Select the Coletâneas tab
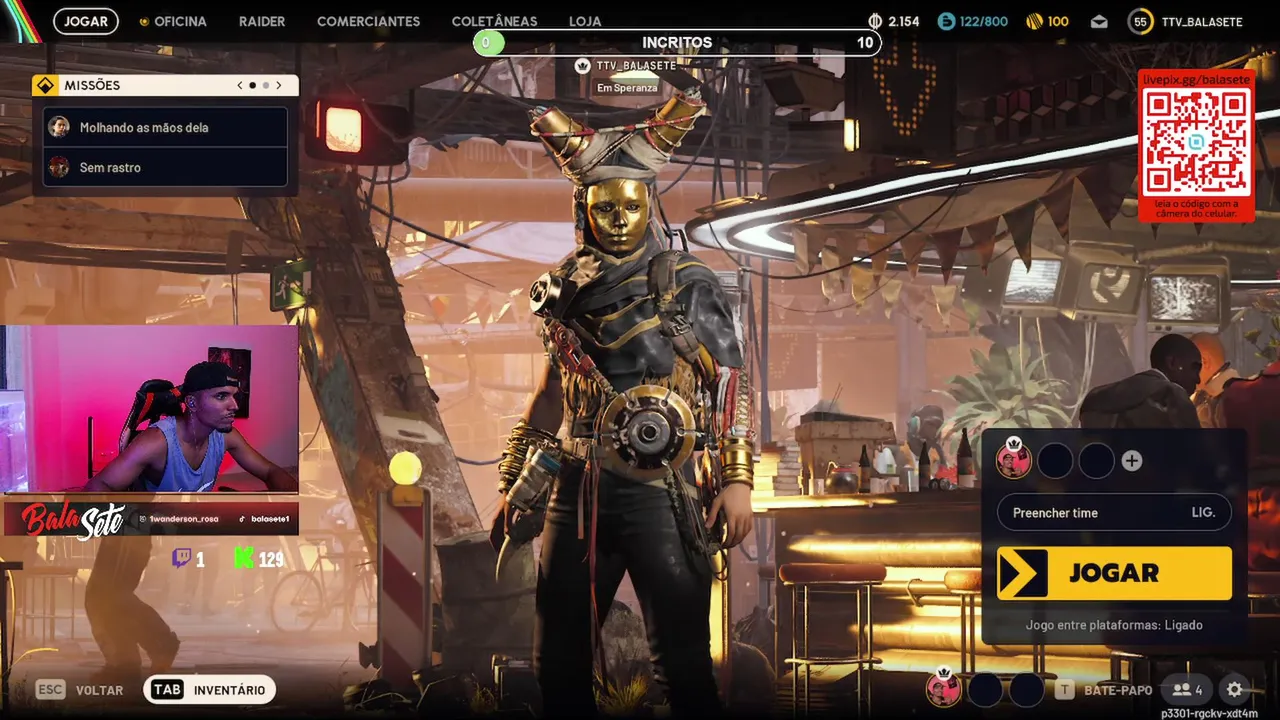 (494, 21)
